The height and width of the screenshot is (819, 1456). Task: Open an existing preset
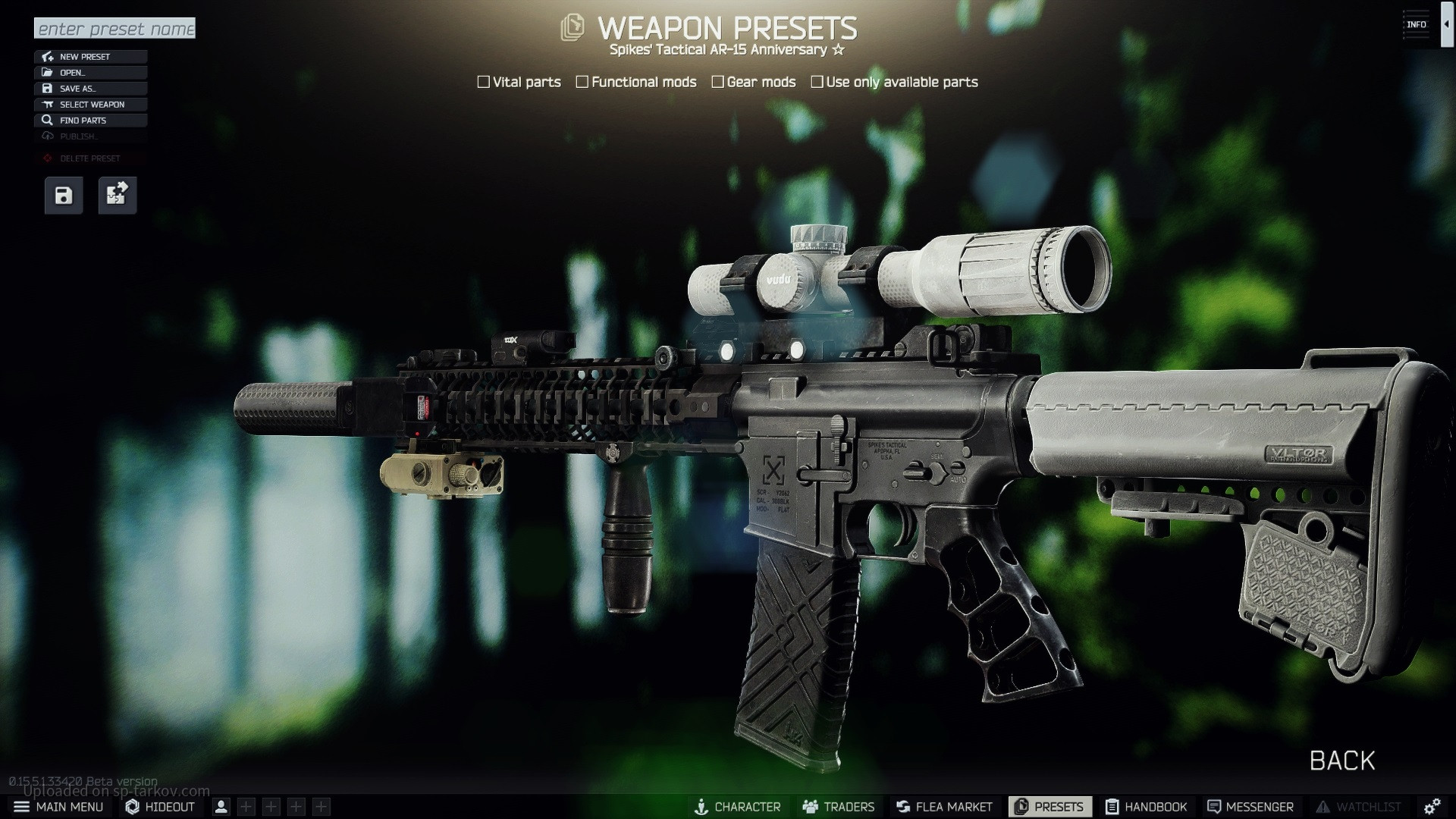click(x=90, y=73)
